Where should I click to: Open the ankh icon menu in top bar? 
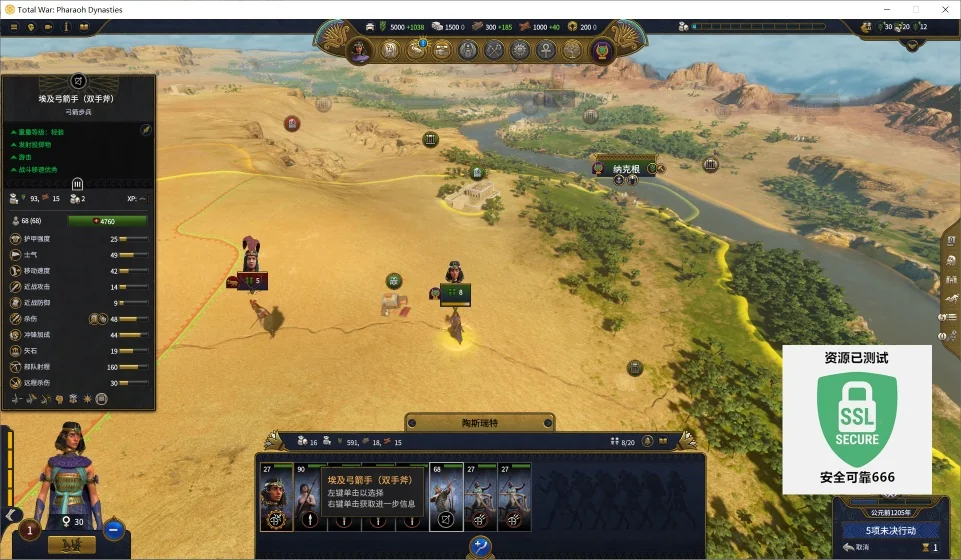(546, 50)
